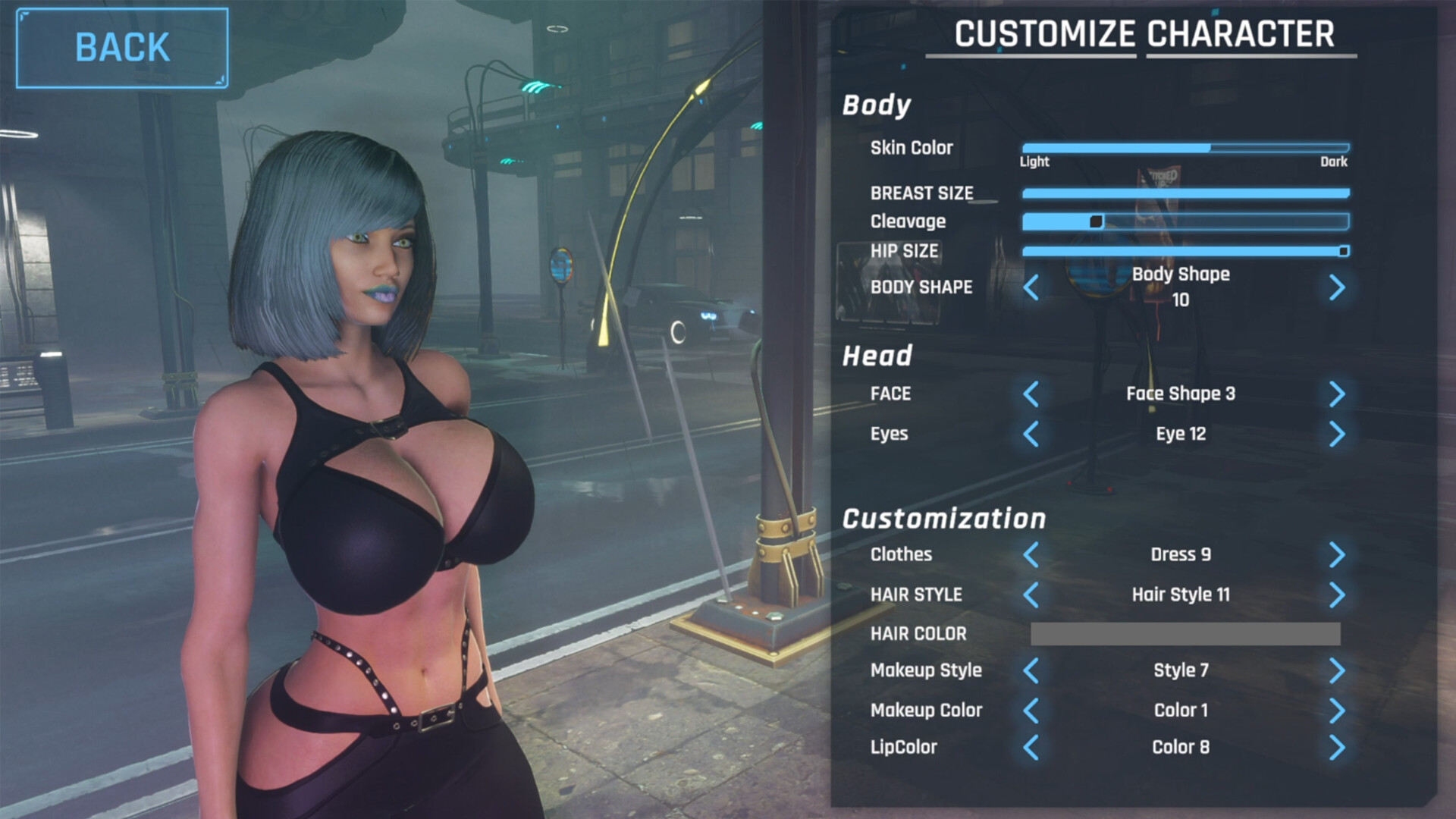Click the right arrow next to Makeup Style 7

click(x=1337, y=671)
